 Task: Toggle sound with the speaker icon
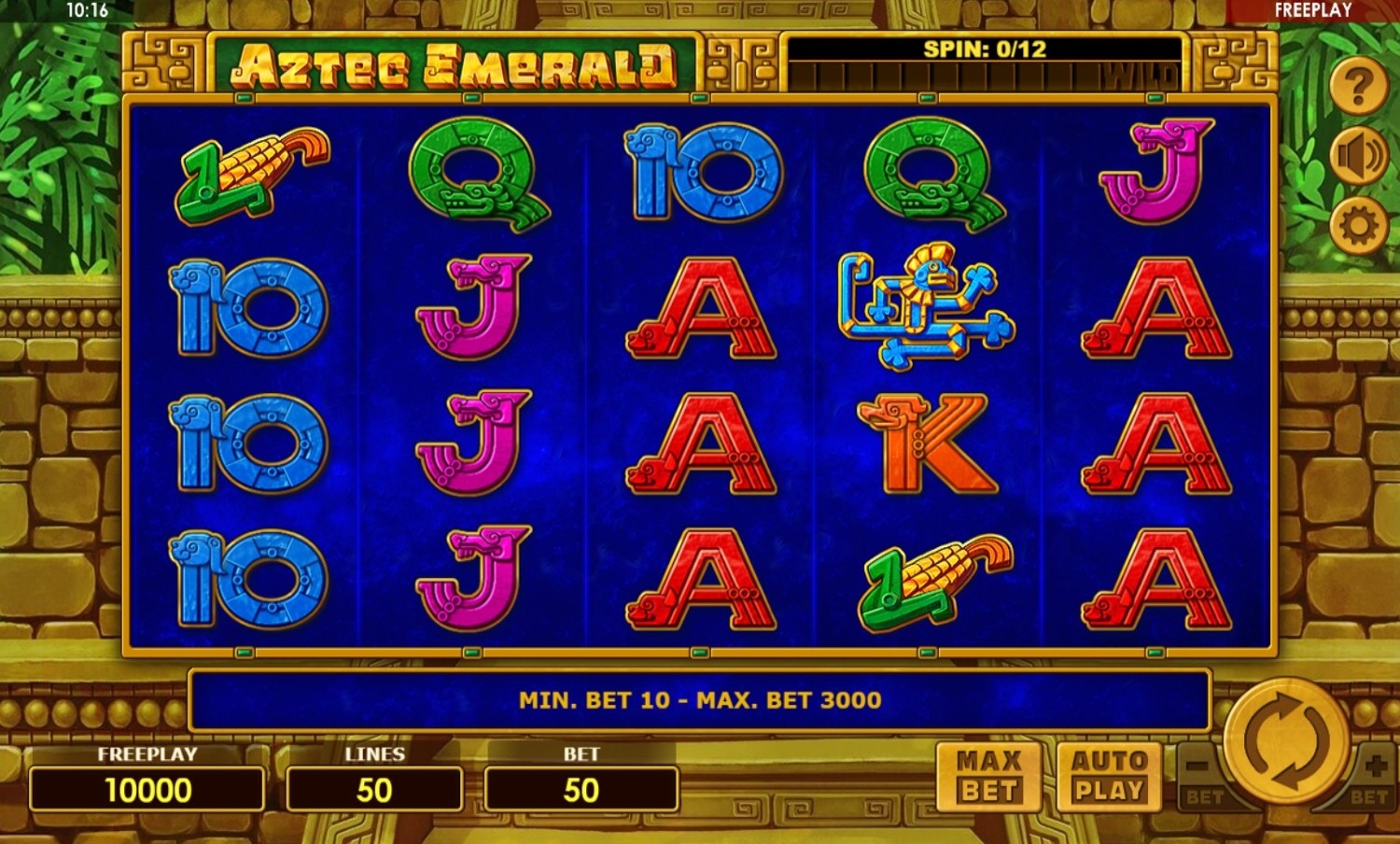coord(1359,156)
